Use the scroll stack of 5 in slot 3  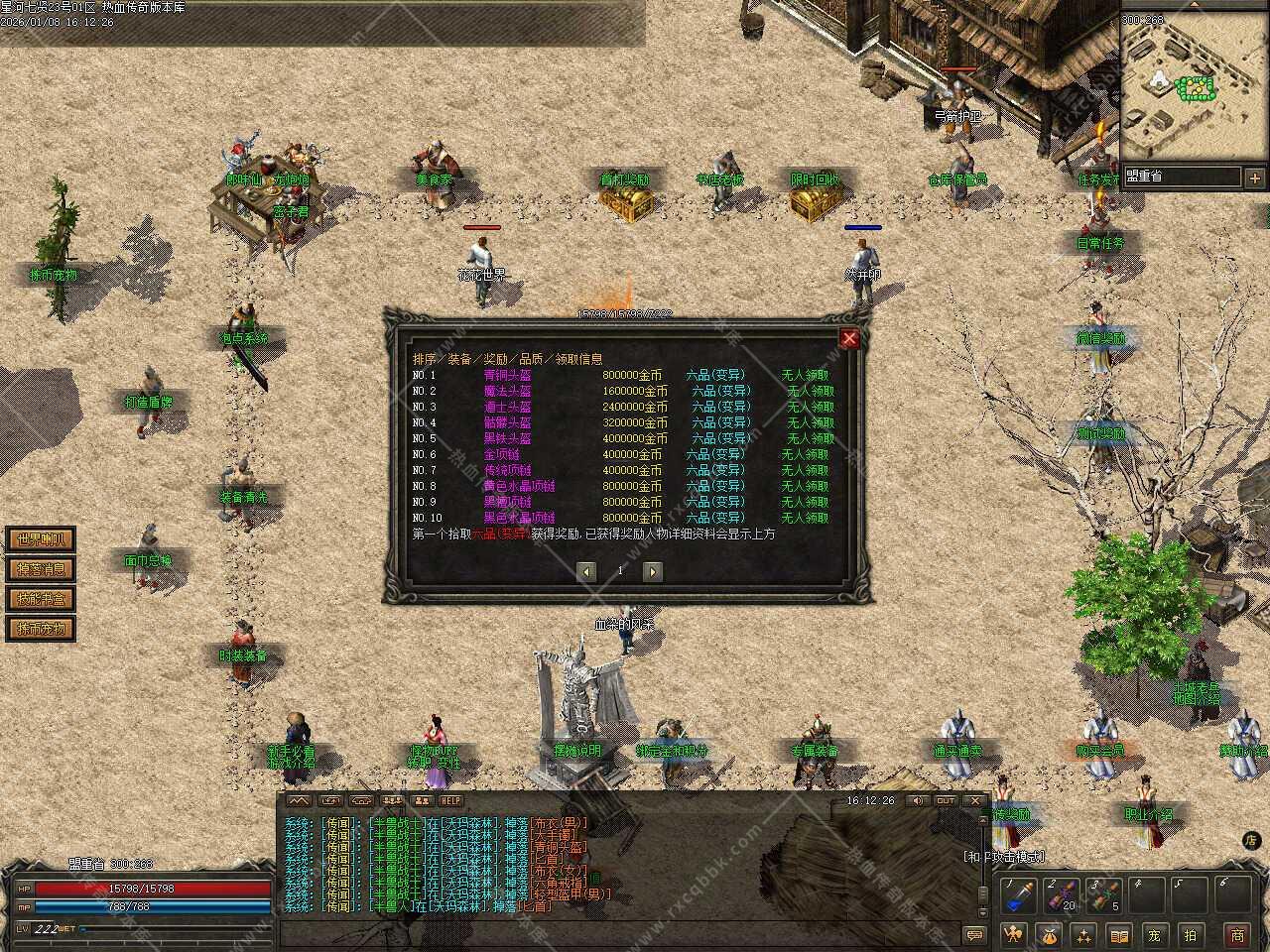coord(1104,895)
